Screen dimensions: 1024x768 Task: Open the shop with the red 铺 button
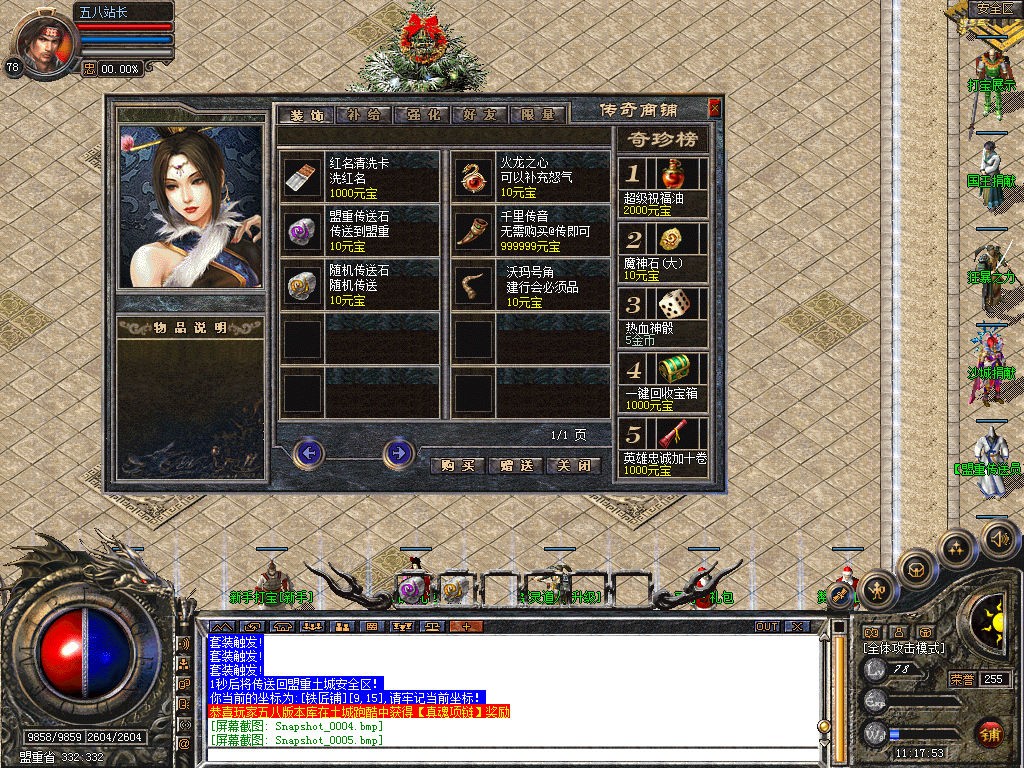pos(990,733)
